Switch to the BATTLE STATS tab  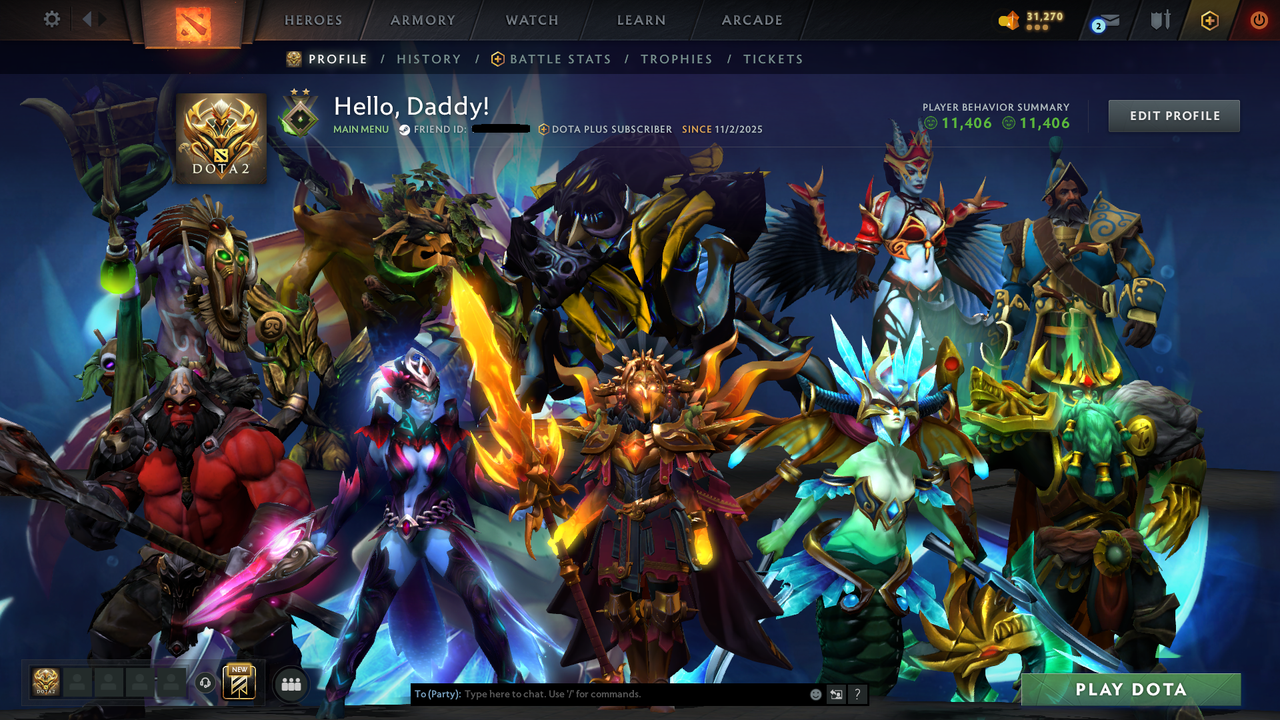click(x=560, y=59)
